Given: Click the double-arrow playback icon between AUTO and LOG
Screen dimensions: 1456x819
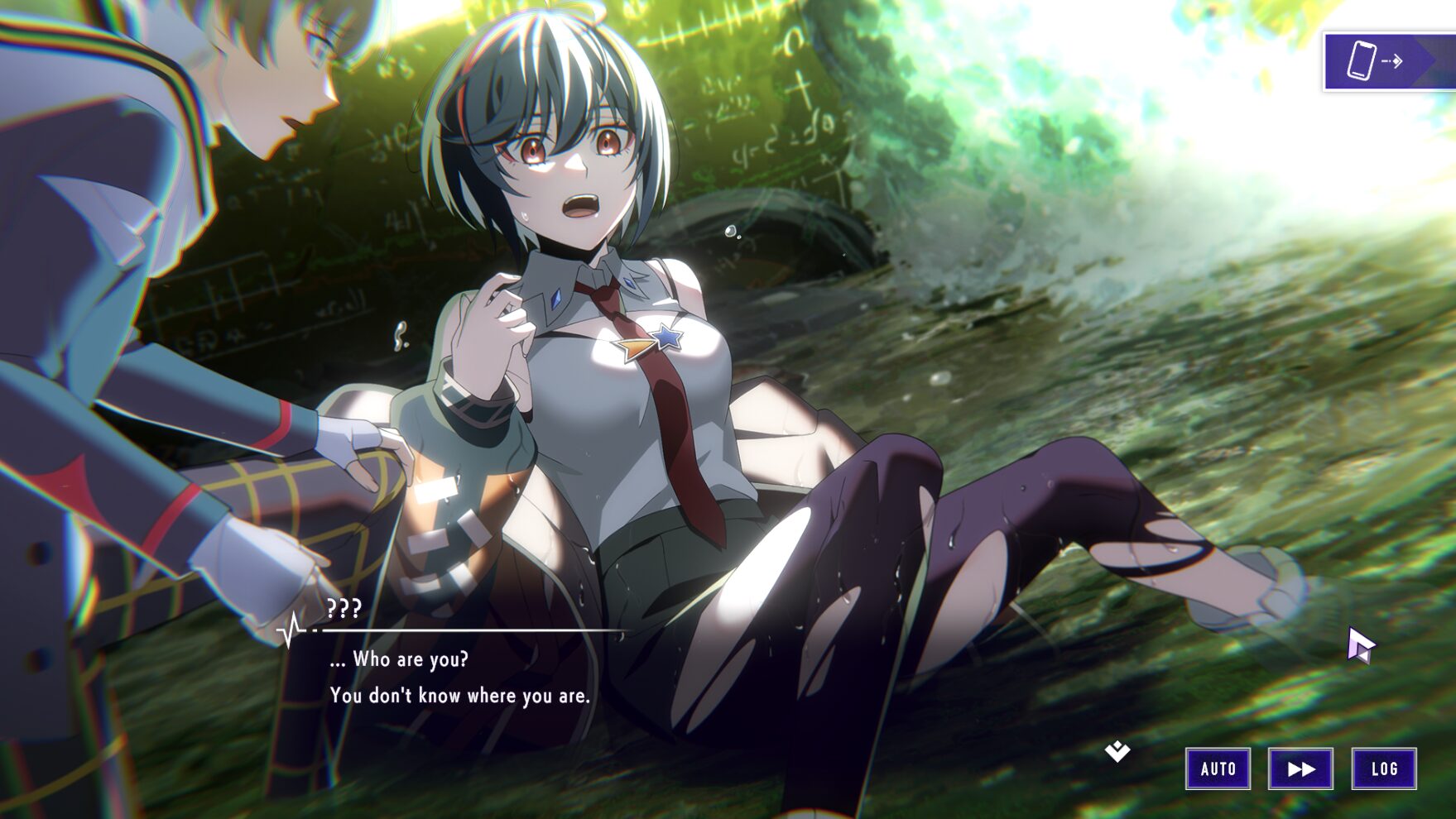Looking at the screenshot, I should [x=1300, y=768].
